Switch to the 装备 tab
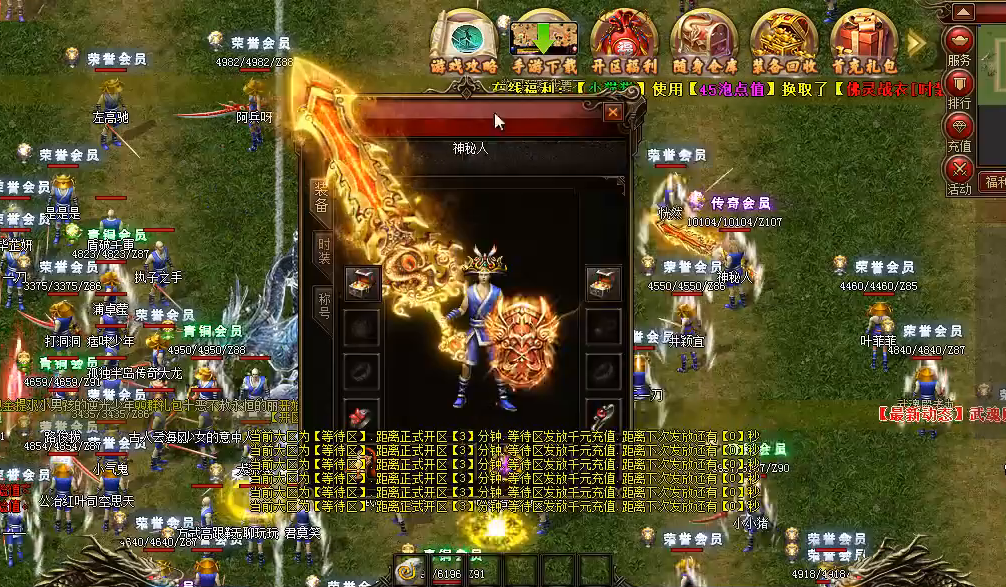Image resolution: width=1006 pixels, height=587 pixels. tap(323, 197)
